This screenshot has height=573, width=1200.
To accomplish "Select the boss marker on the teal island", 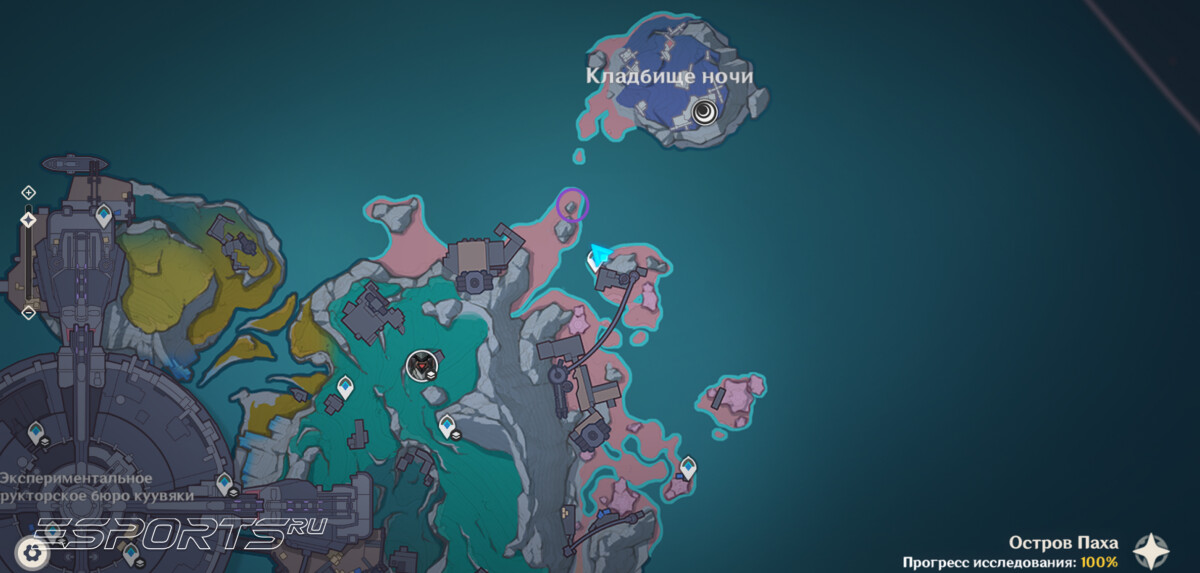I will pos(422,366).
